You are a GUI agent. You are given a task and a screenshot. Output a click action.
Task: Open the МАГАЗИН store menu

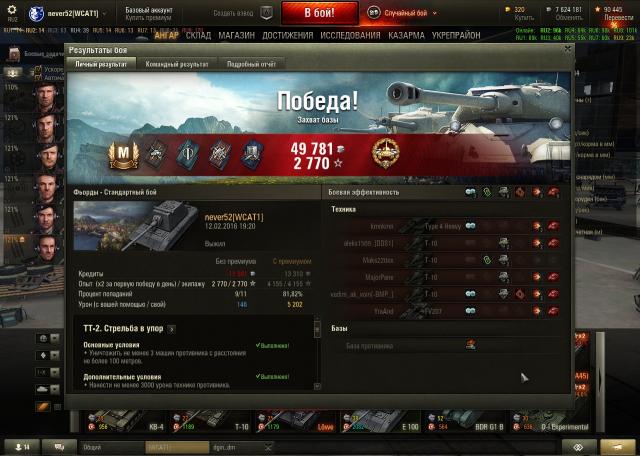click(x=236, y=34)
